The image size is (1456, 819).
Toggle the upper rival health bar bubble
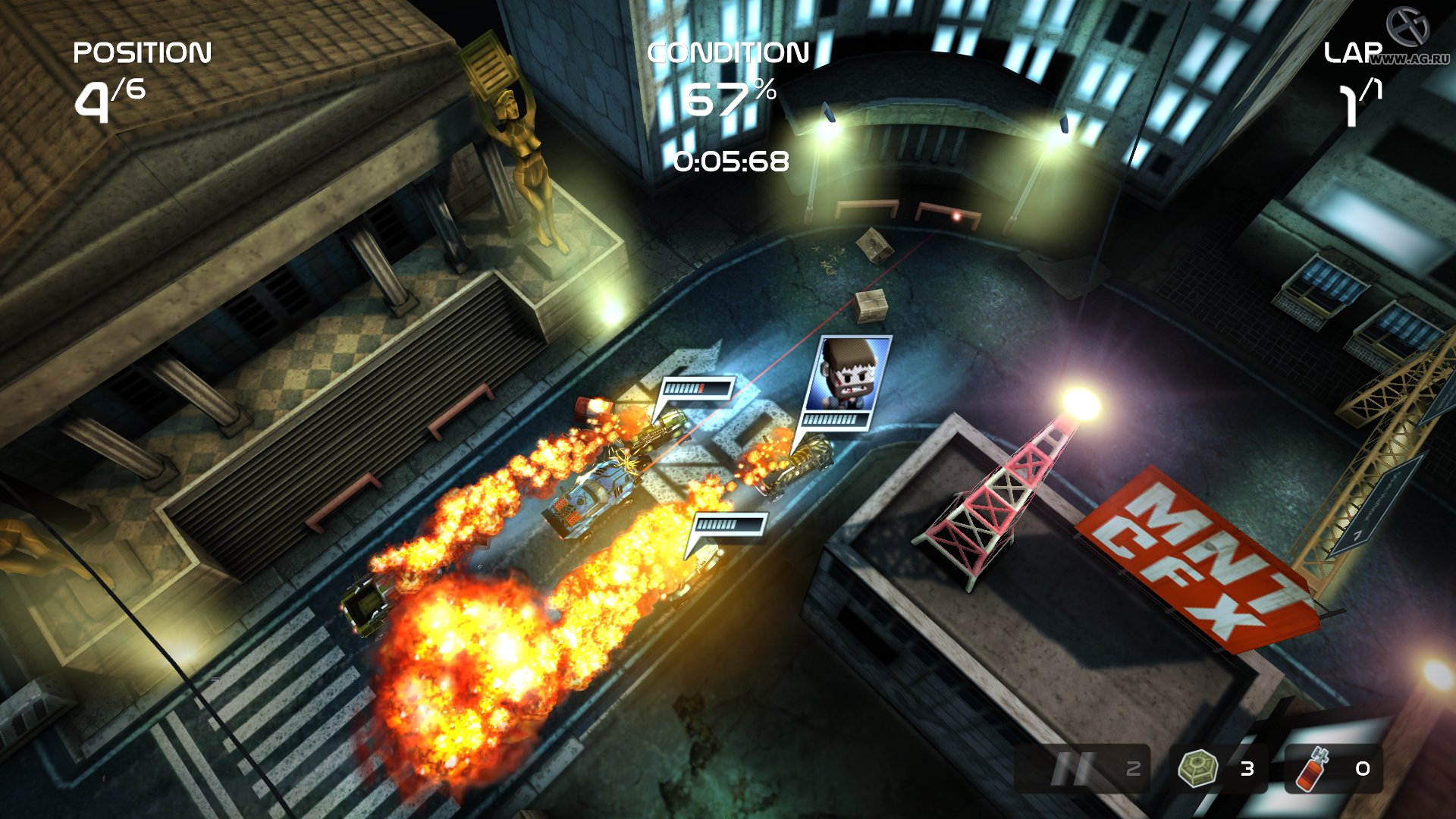click(x=699, y=389)
